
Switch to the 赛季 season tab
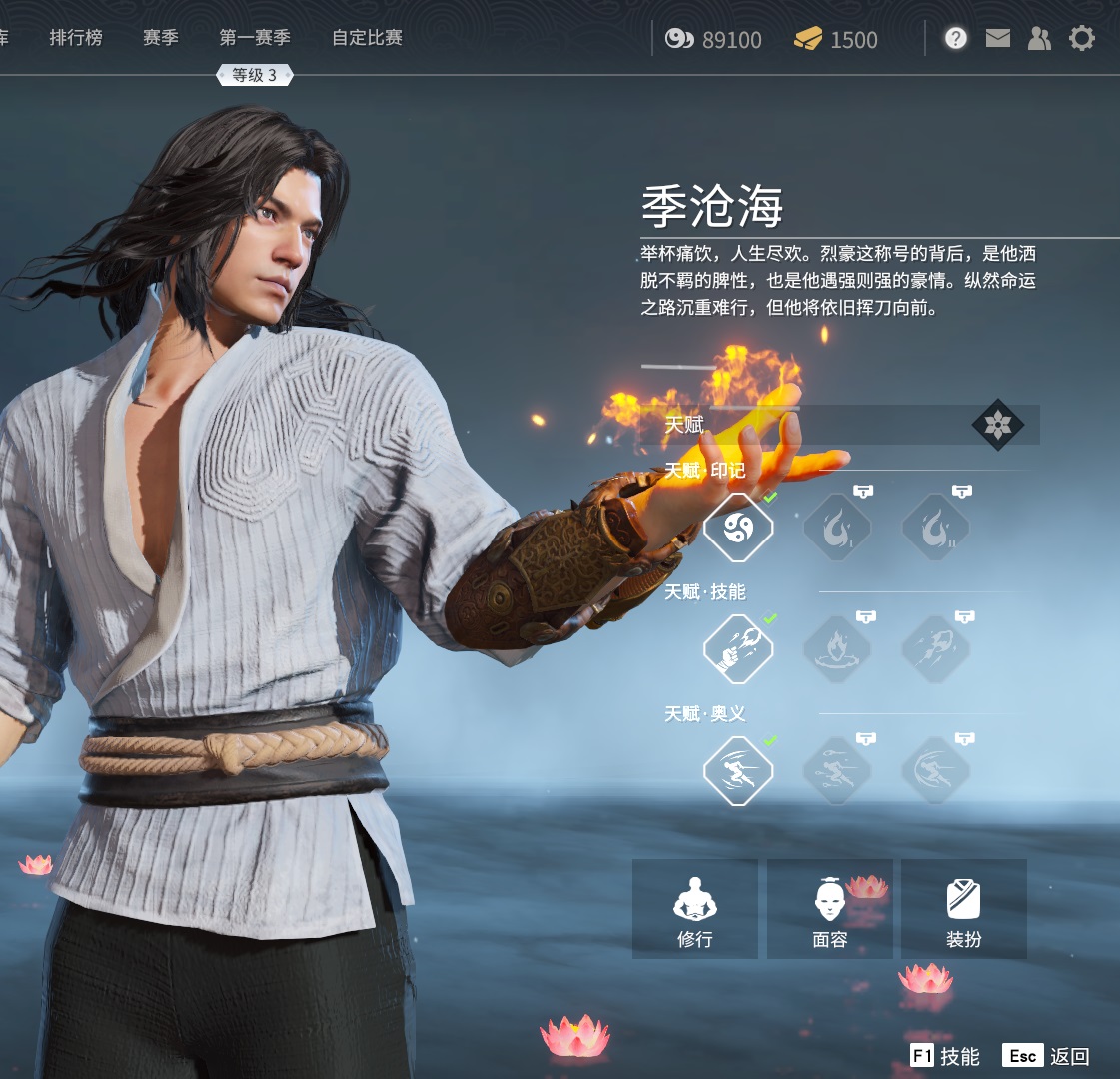point(160,38)
